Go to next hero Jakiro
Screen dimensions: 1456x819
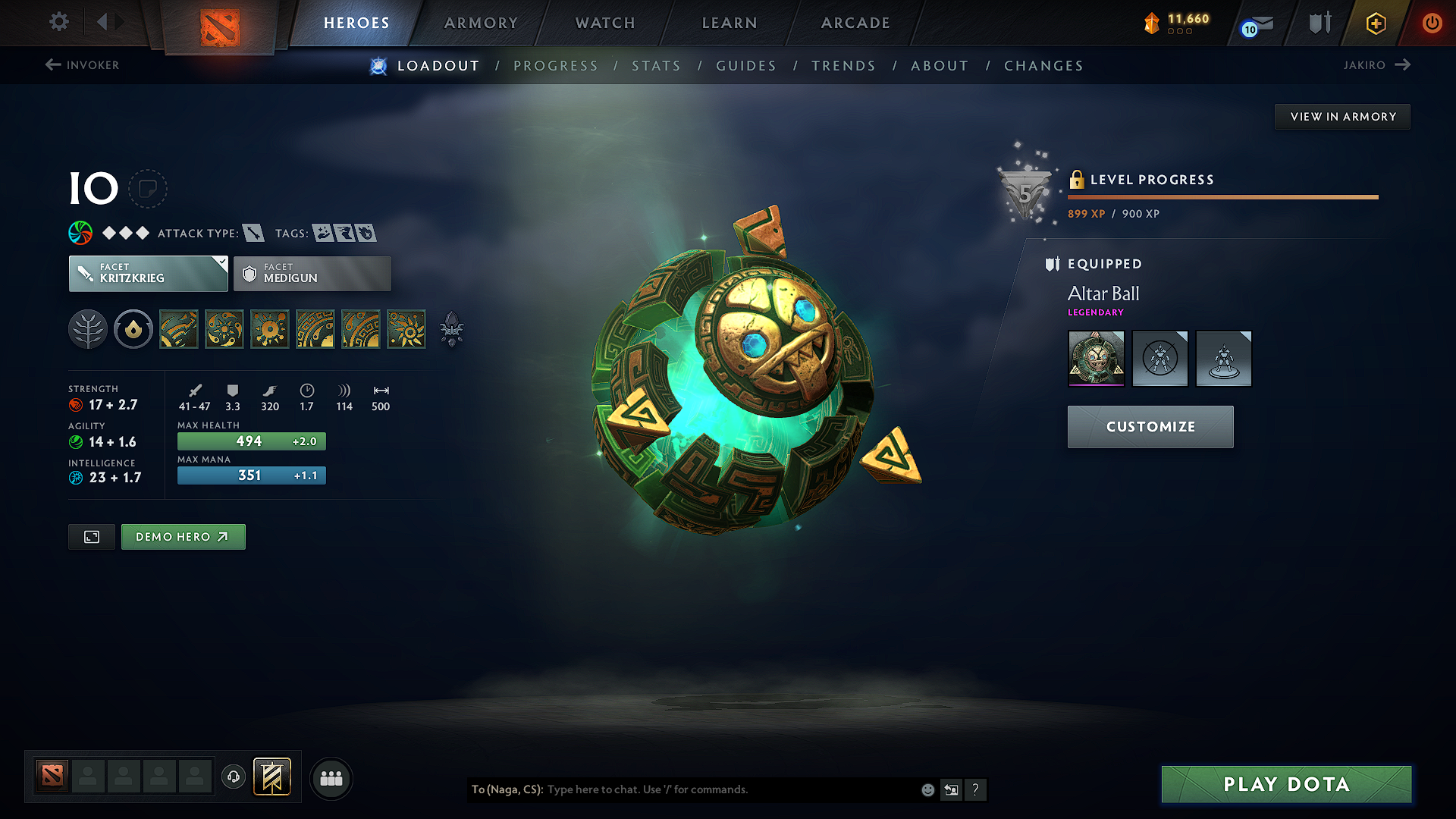tap(1377, 65)
